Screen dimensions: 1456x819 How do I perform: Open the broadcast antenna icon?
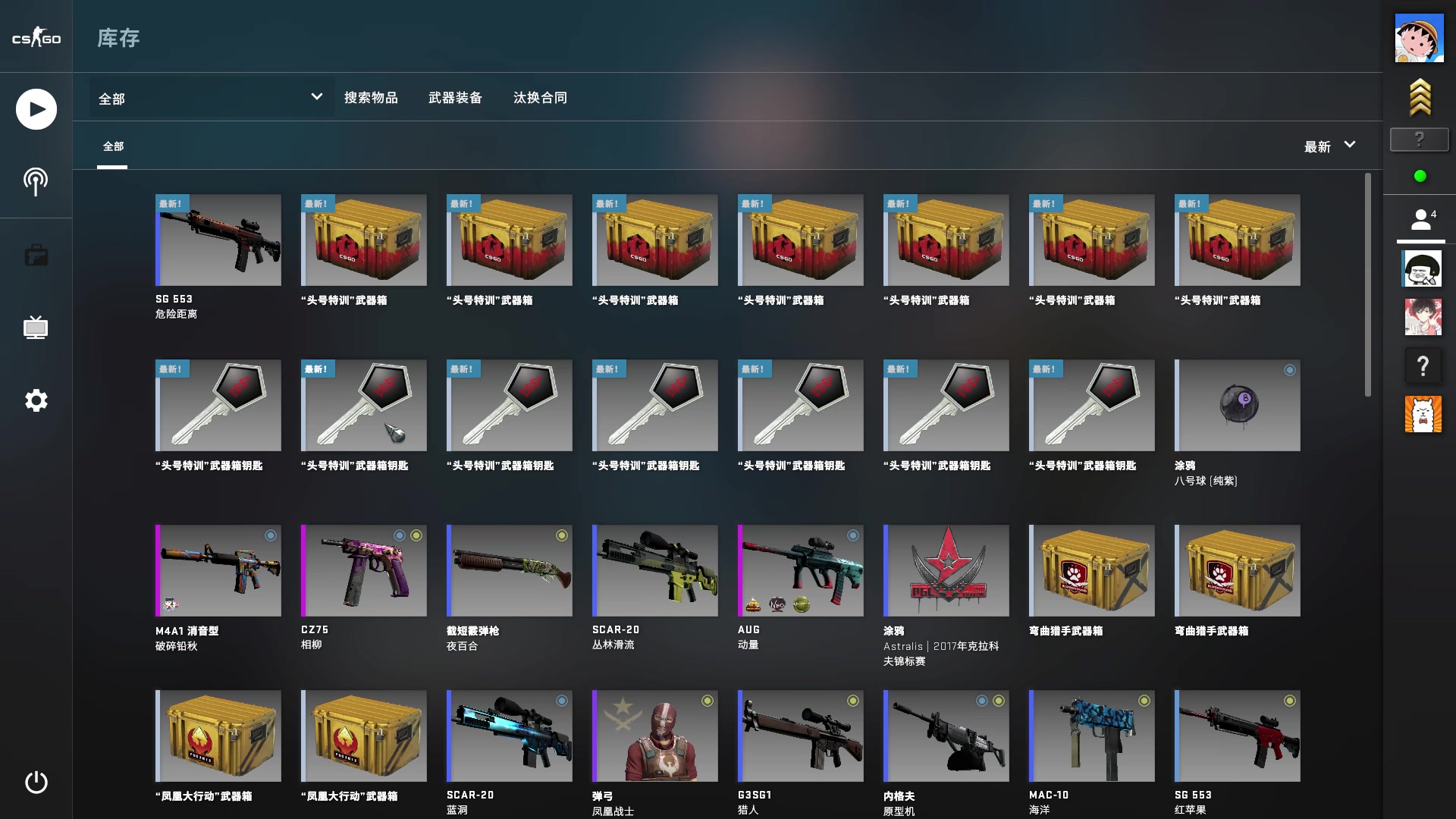35,181
